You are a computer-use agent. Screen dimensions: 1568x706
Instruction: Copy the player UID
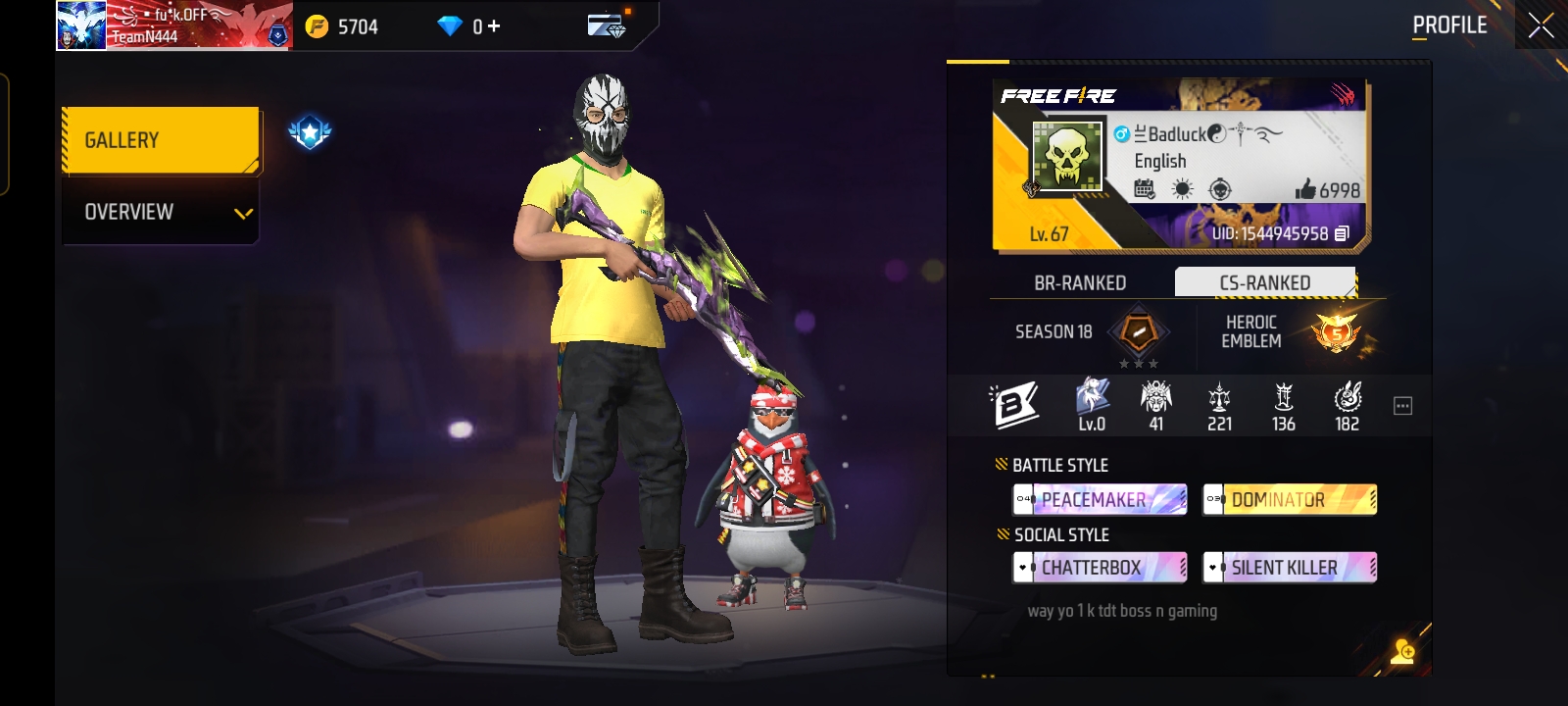click(1343, 233)
